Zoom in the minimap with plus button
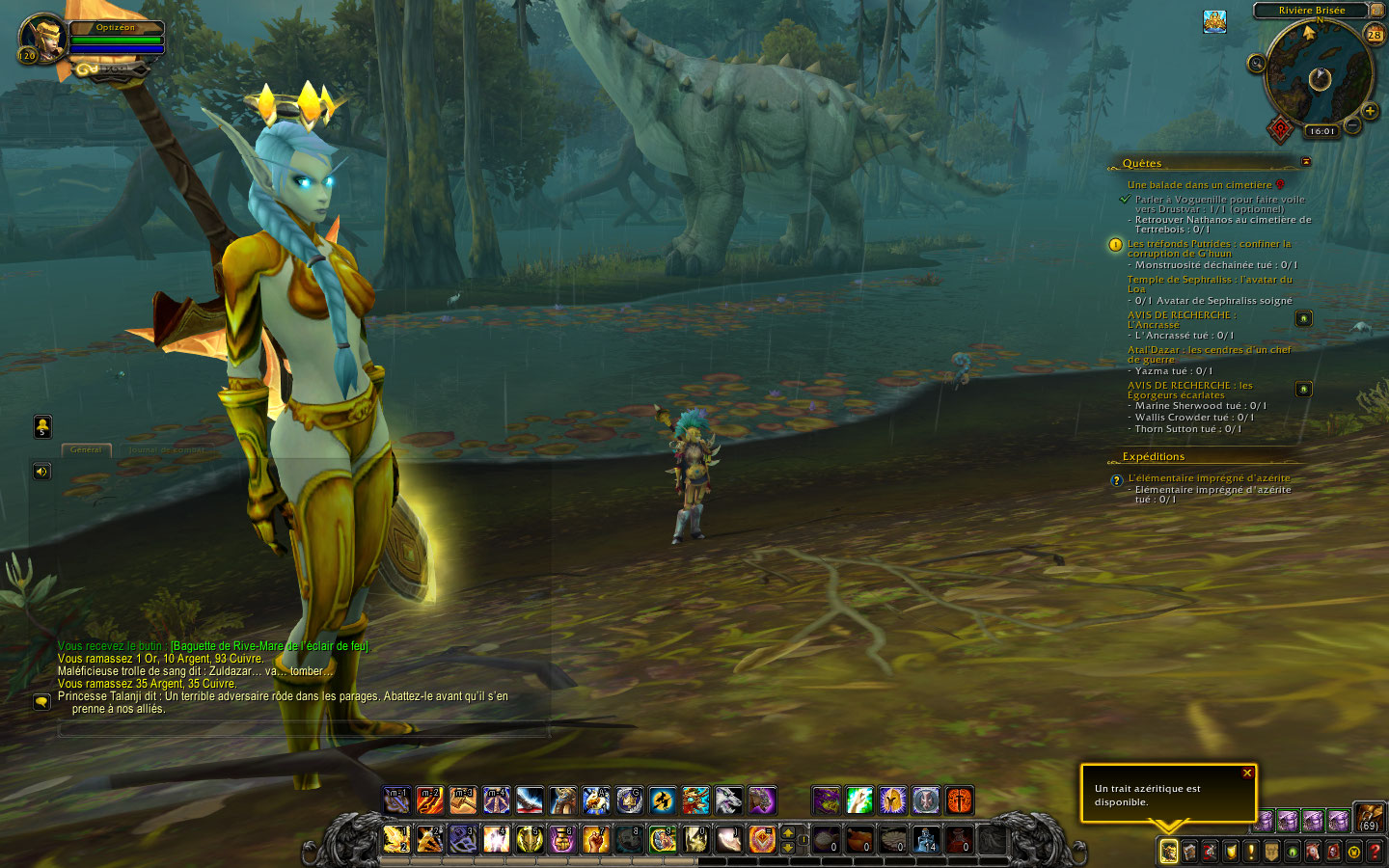 (x=1370, y=112)
